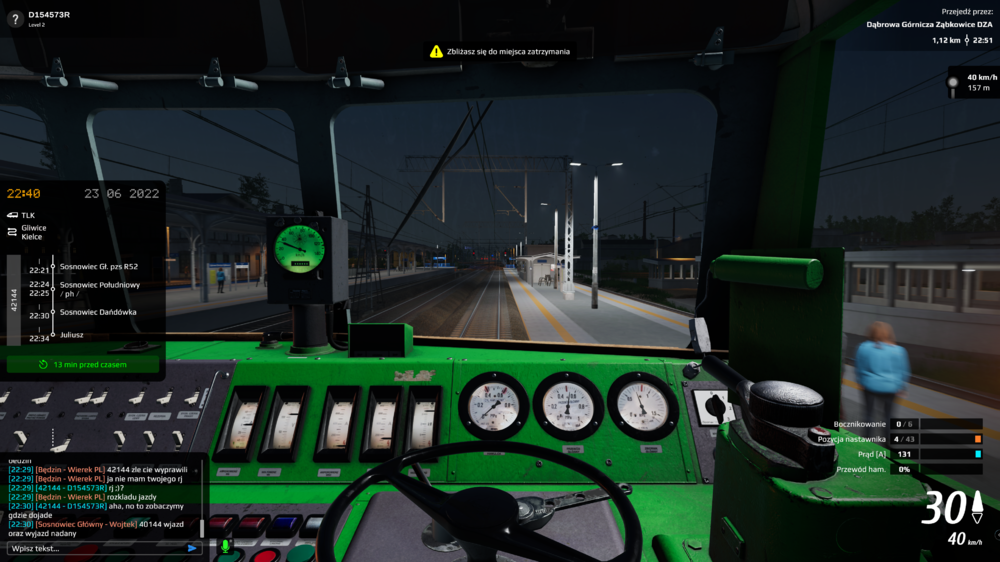Select the Juliusz stop in the timetable
1000x562 pixels.
tap(72, 335)
